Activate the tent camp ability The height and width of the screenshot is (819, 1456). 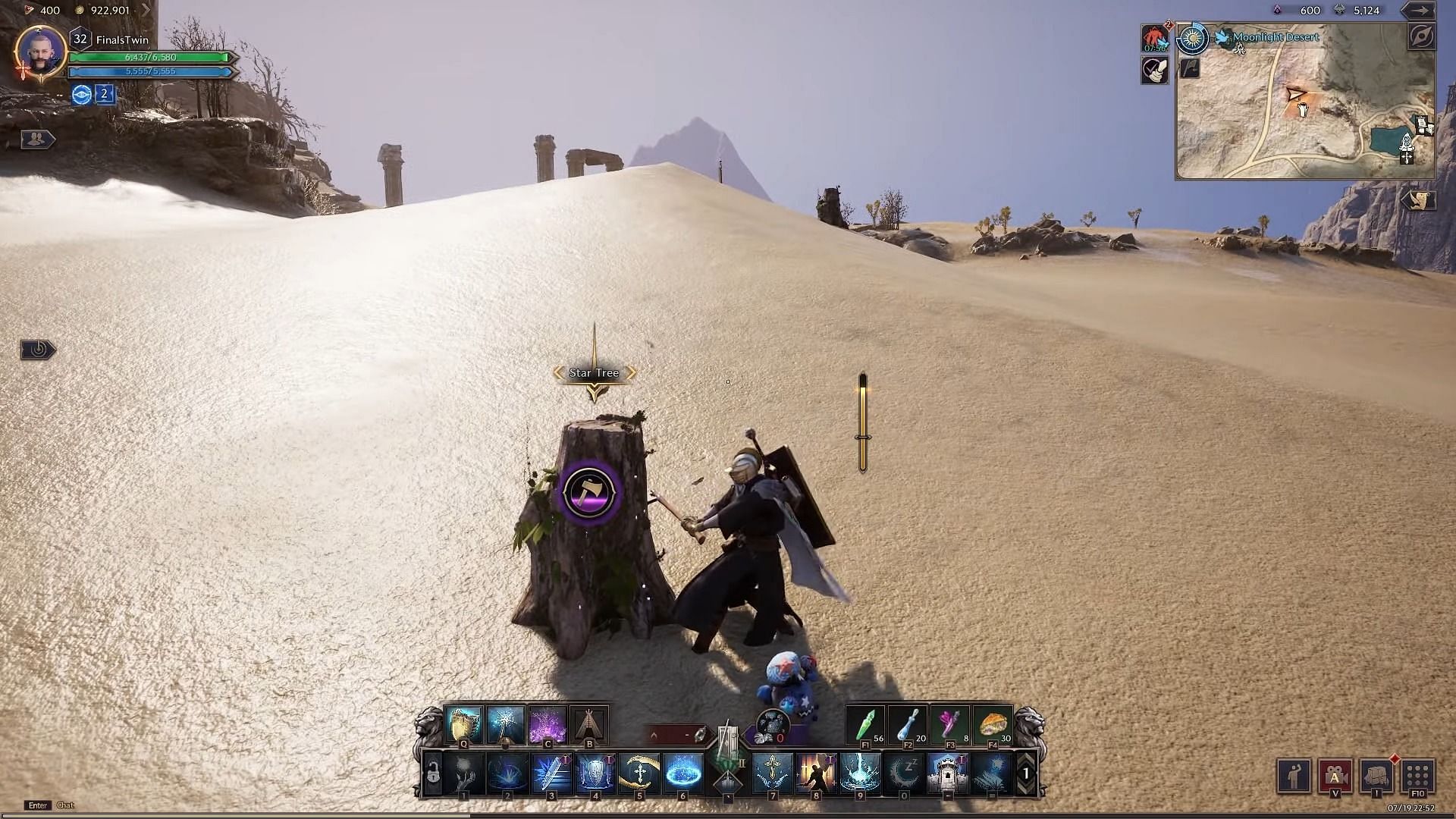588,726
